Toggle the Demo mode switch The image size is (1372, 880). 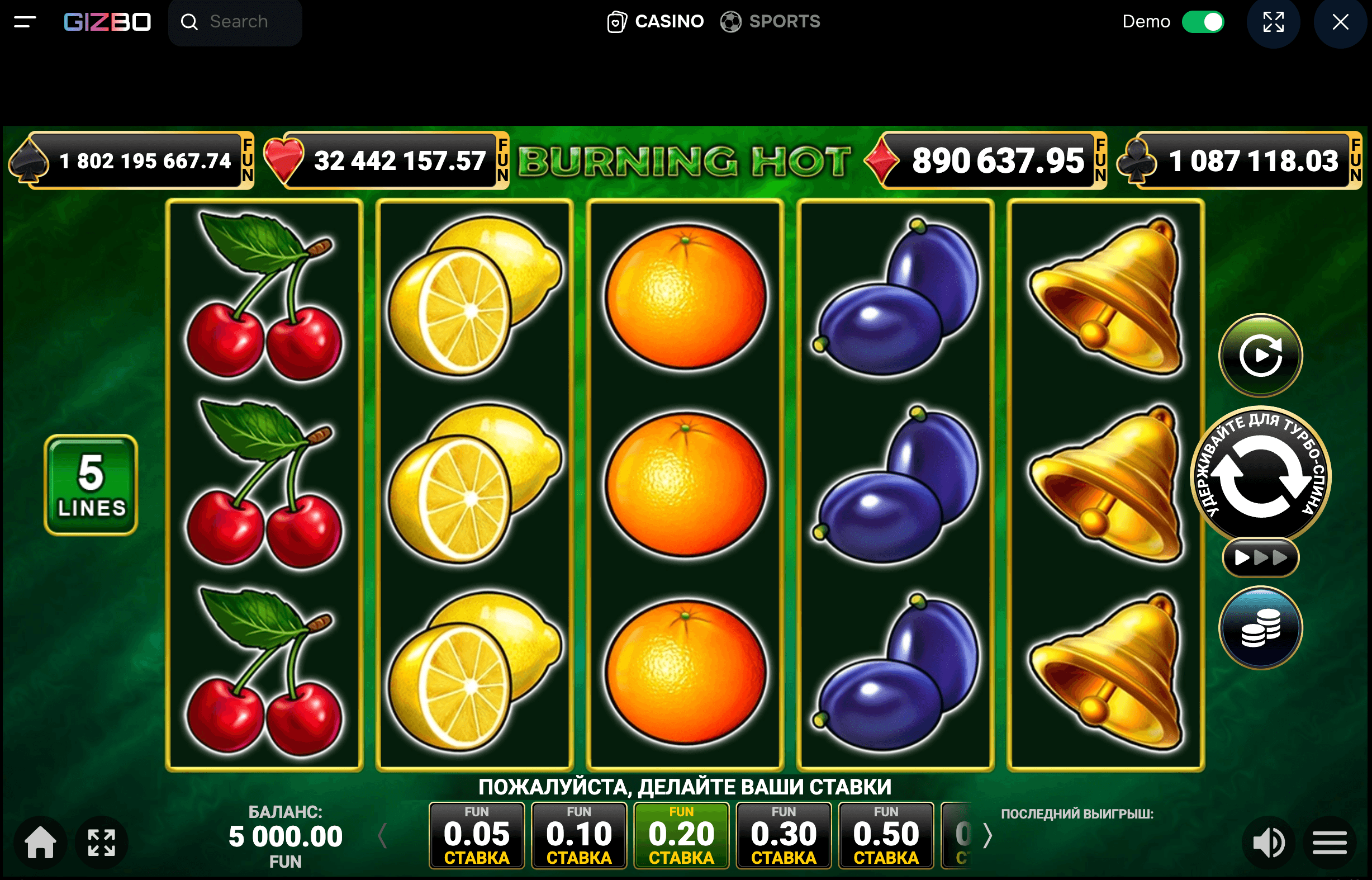tap(1203, 21)
